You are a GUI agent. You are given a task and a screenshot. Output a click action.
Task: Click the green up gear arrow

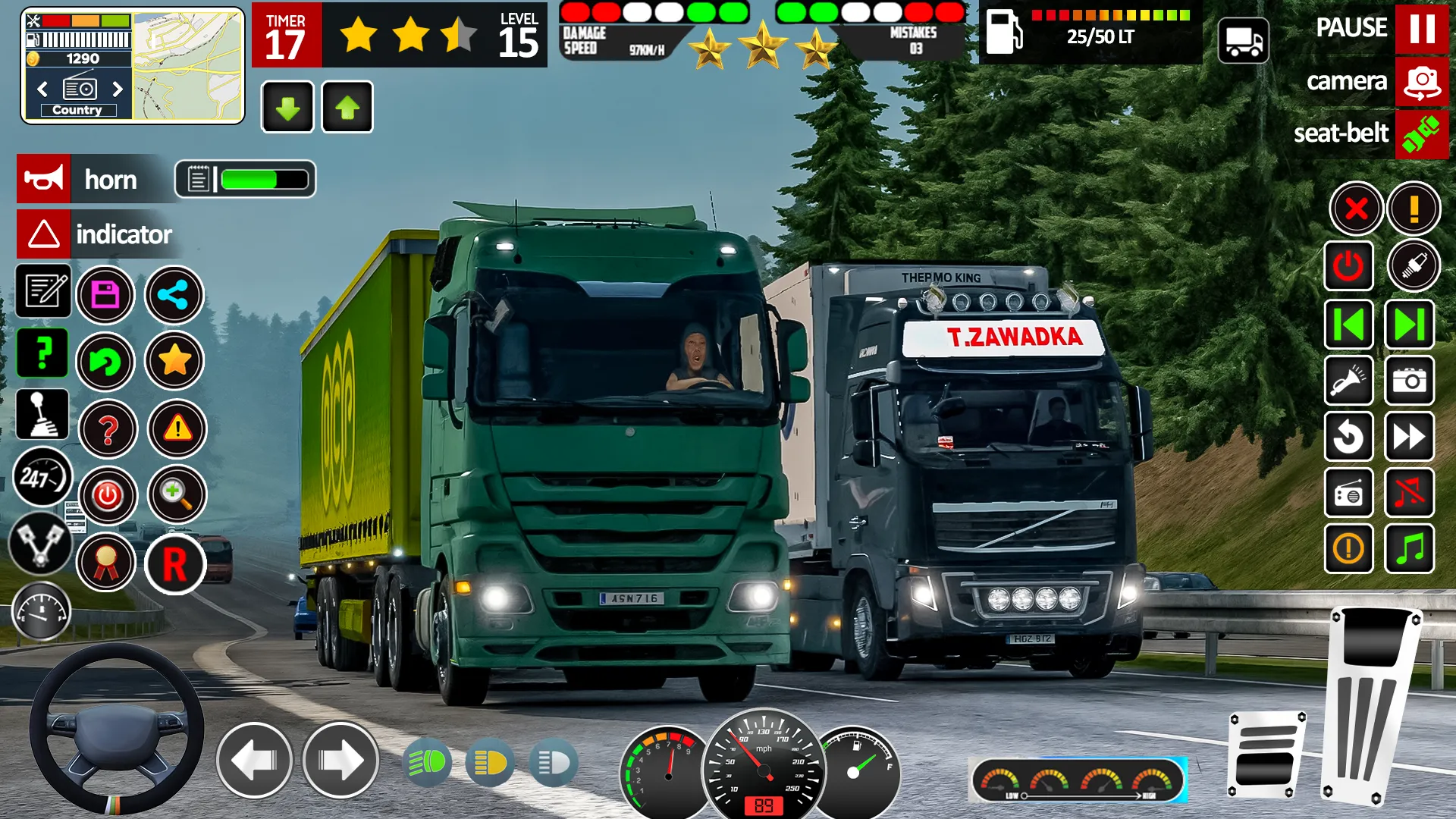[347, 107]
